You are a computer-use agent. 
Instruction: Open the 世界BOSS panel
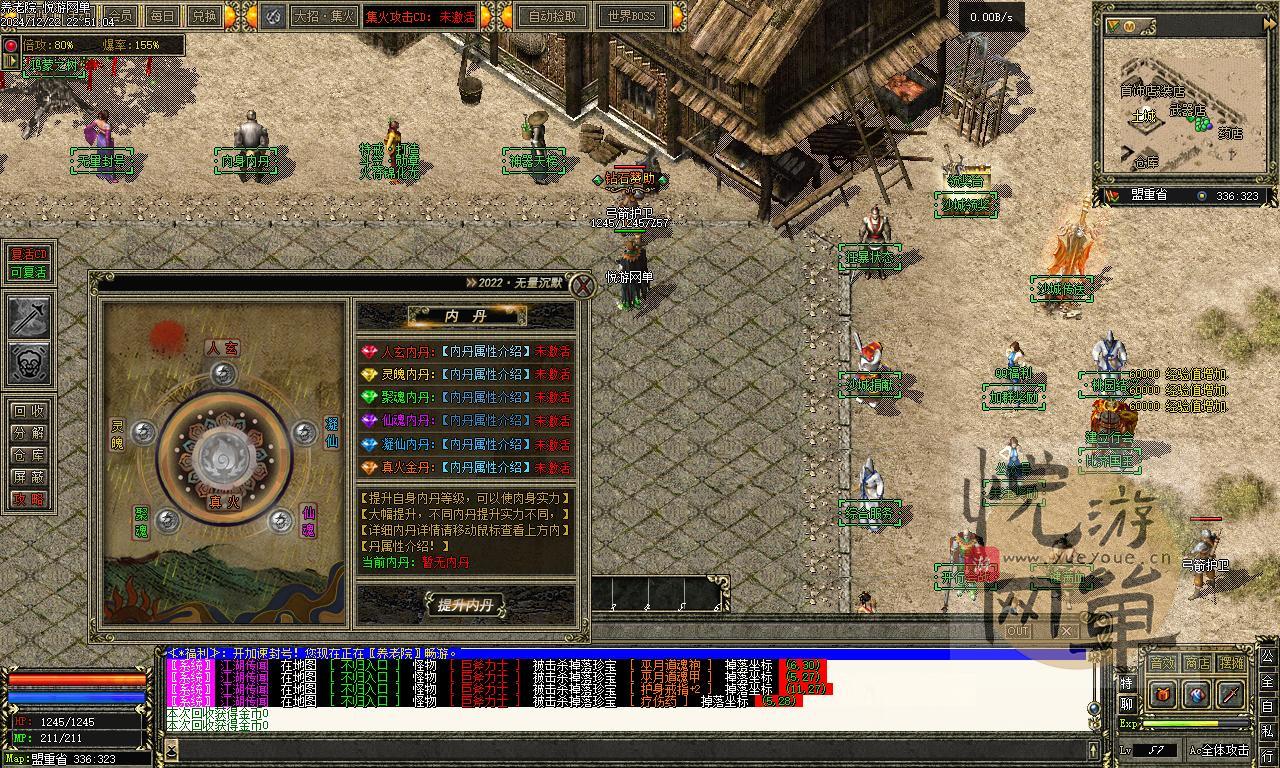631,16
